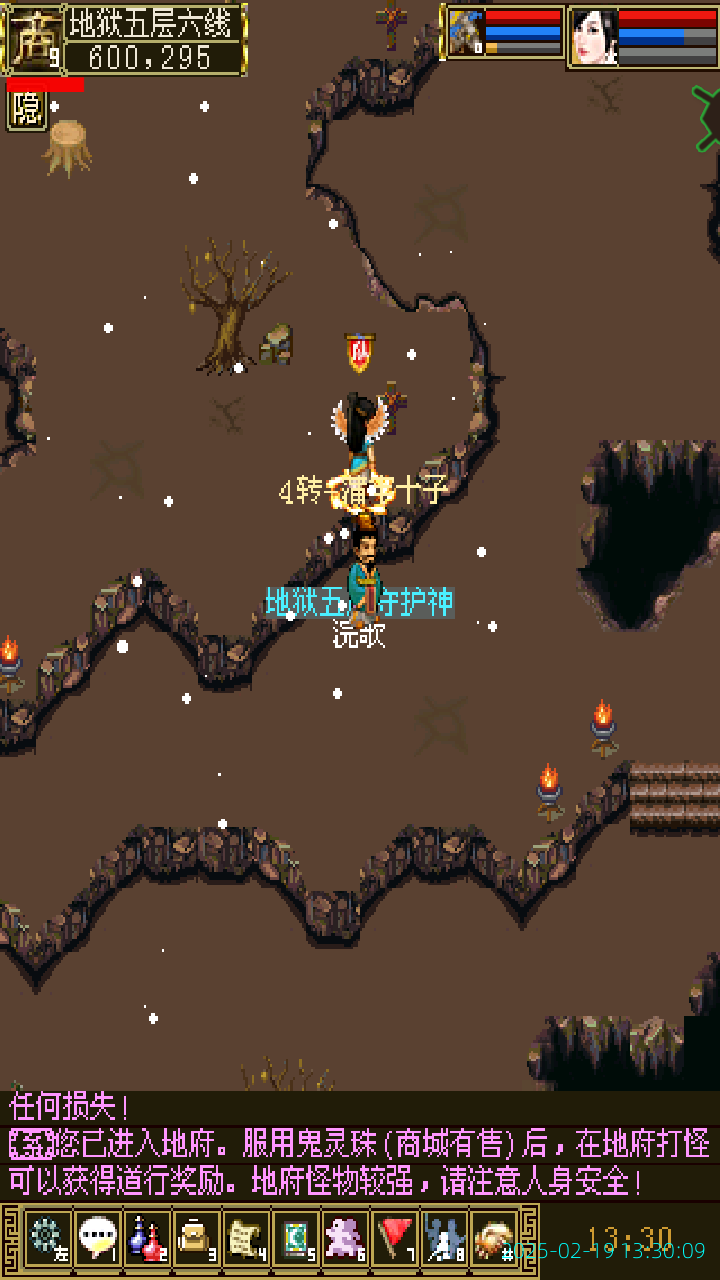Open the gear settings icon

tap(46, 1237)
